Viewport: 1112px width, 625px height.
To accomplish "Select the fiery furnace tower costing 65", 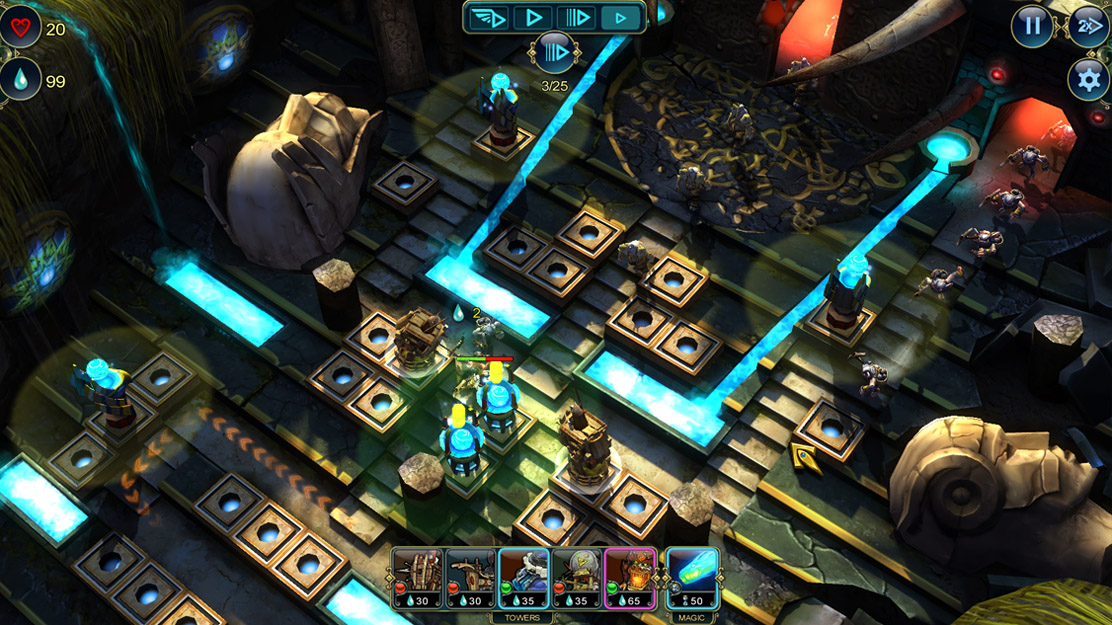I will (x=630, y=578).
